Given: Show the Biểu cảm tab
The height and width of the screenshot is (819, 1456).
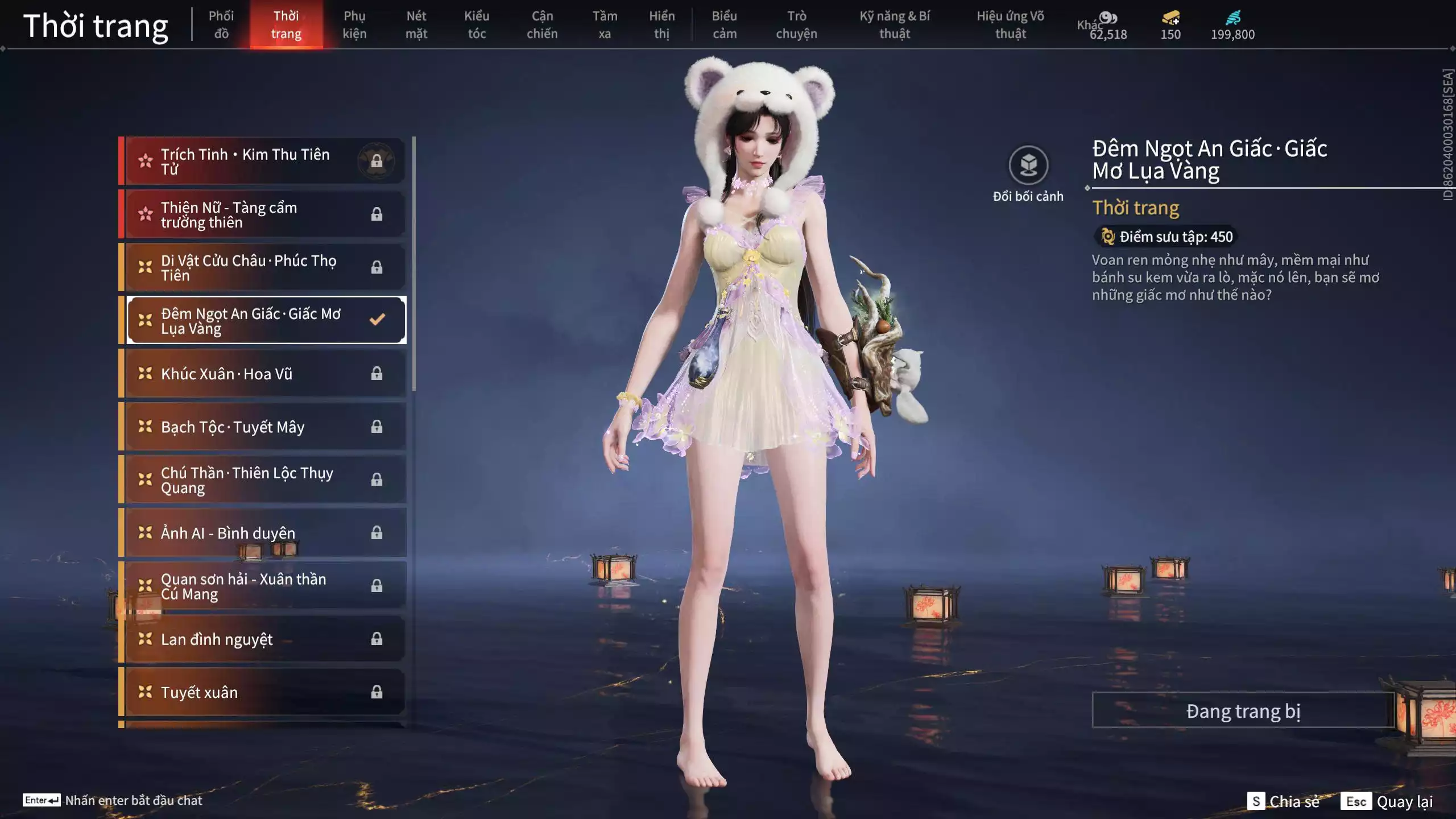Looking at the screenshot, I should (725, 24).
